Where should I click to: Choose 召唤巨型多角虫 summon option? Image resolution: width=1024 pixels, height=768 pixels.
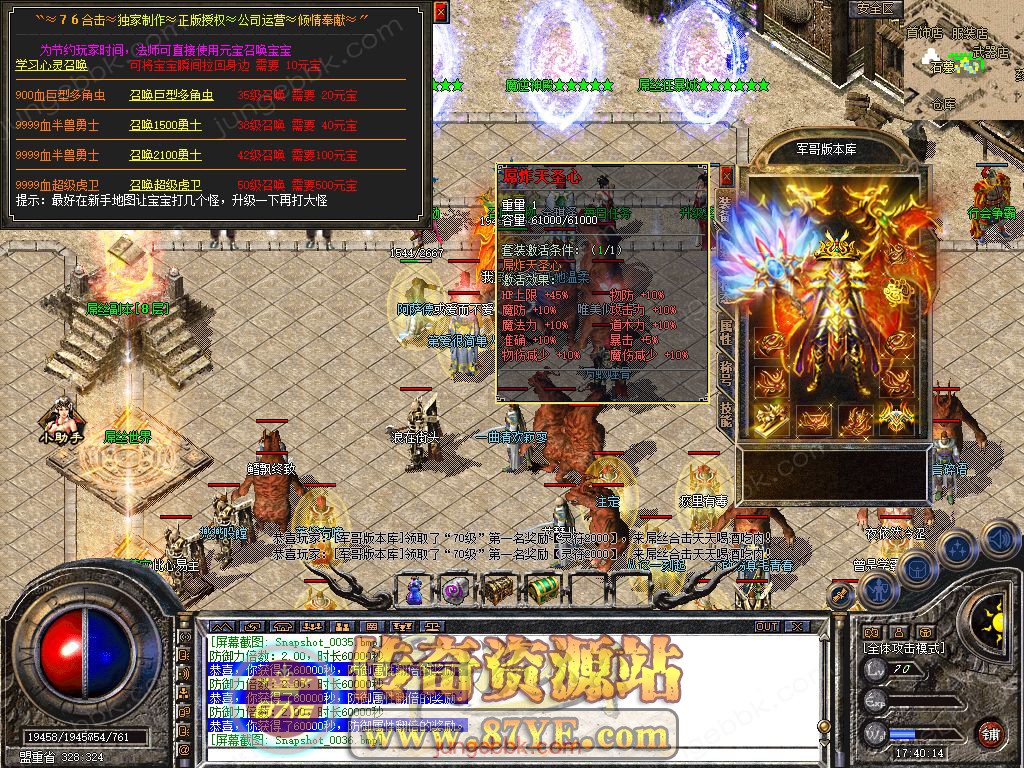click(171, 96)
